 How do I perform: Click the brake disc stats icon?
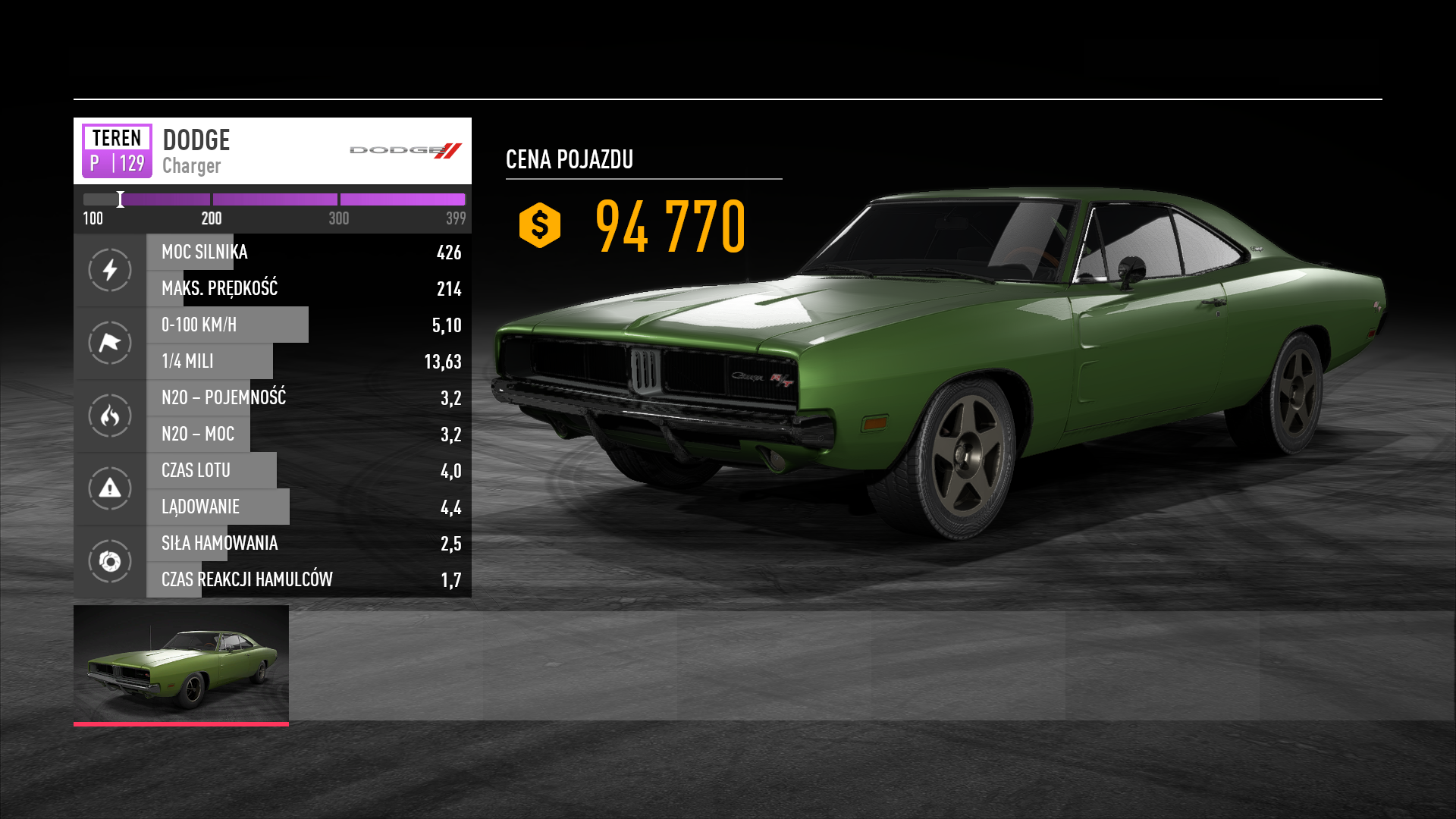(110, 561)
